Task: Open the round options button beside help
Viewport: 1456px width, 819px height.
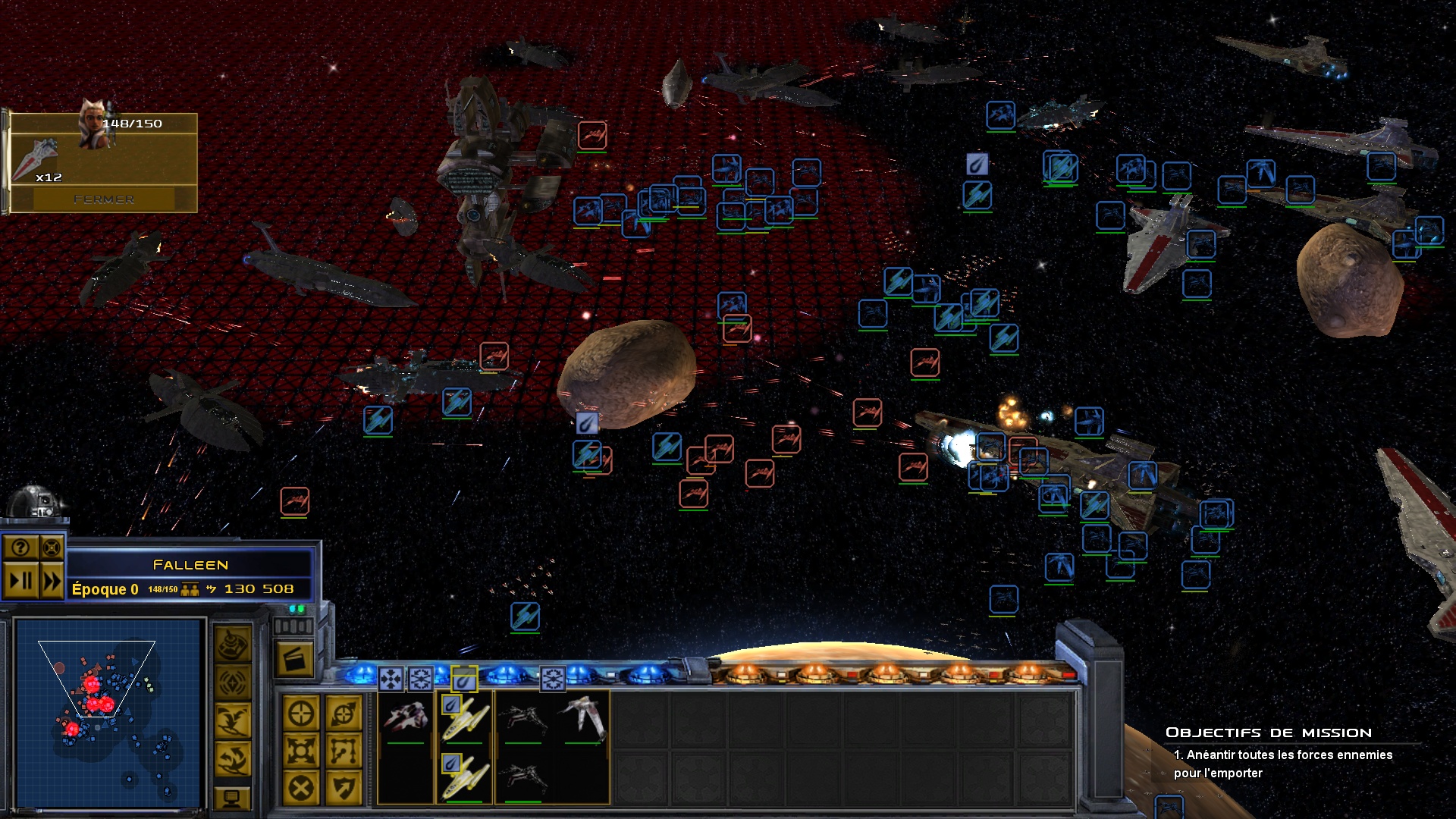Action: pos(52,548)
